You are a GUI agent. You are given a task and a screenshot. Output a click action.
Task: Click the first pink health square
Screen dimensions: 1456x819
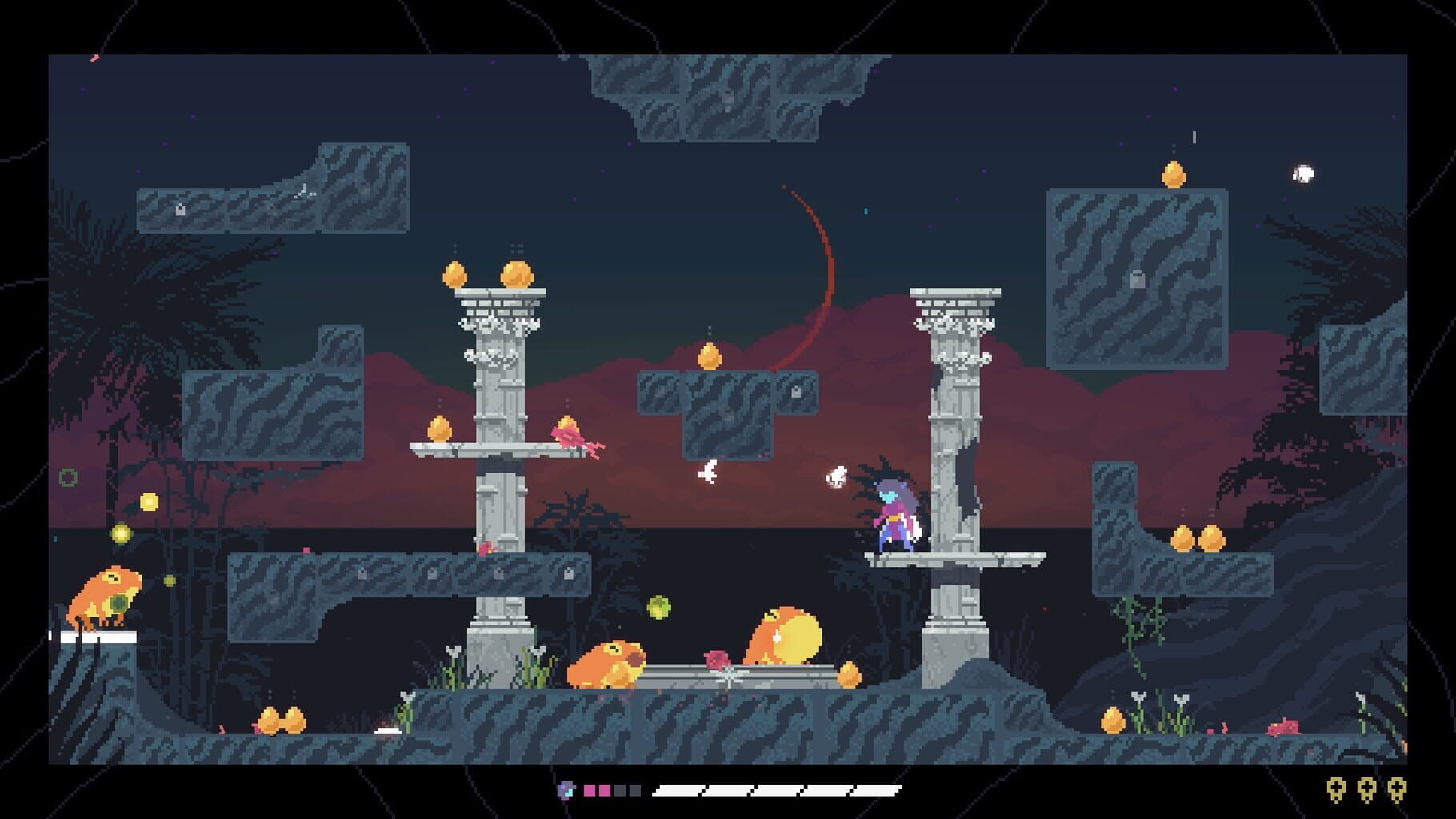[x=589, y=790]
